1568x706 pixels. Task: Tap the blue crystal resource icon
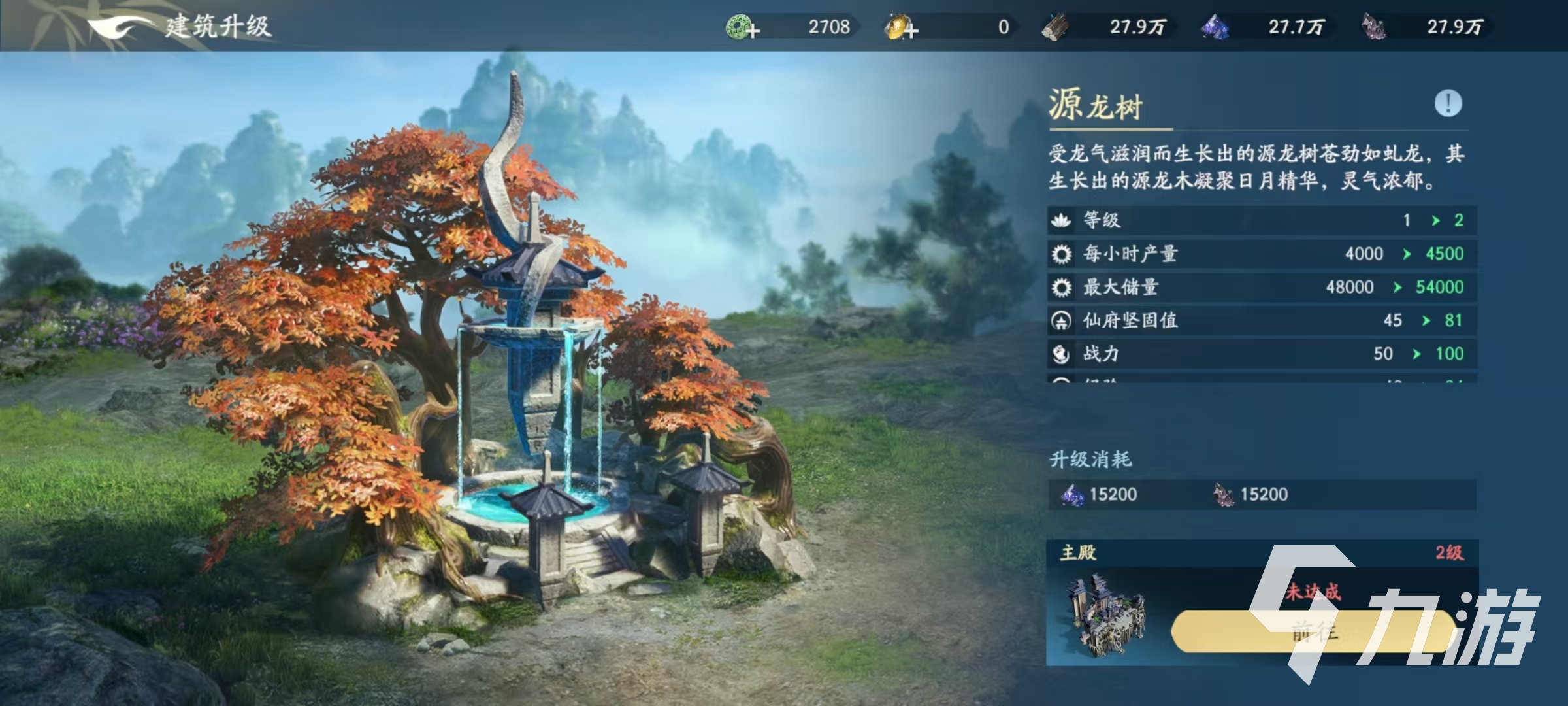[1215, 27]
